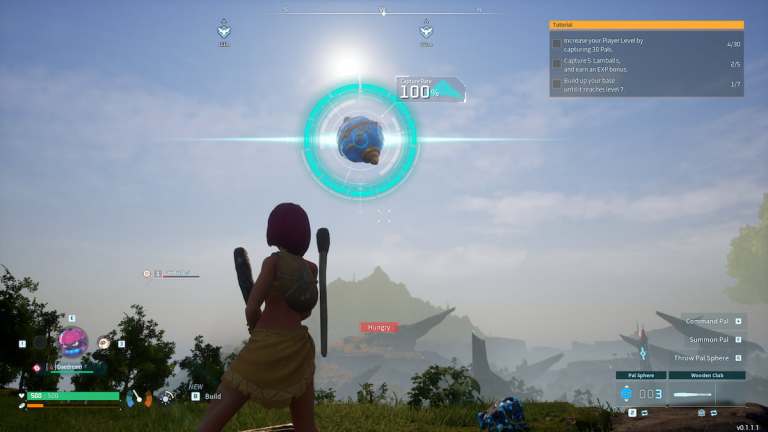Tick the Capture 5 Lamballs objective checkbox
This screenshot has width=768, height=432.
coord(557,64)
